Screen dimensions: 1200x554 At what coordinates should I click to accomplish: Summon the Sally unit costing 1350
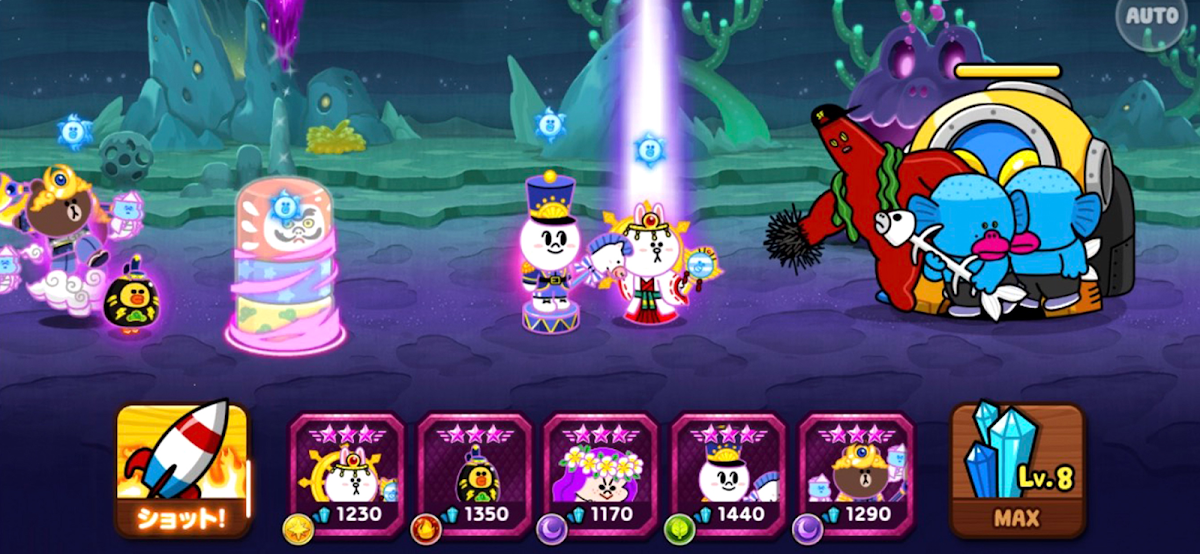pyautogui.click(x=473, y=469)
